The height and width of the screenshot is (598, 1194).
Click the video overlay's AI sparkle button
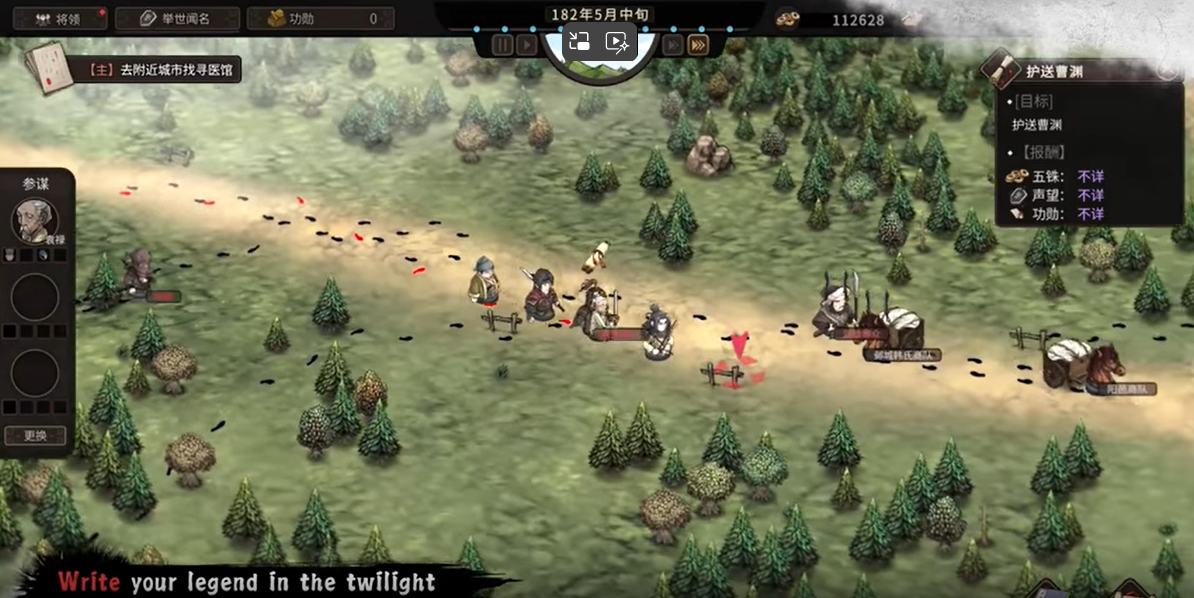[617, 41]
